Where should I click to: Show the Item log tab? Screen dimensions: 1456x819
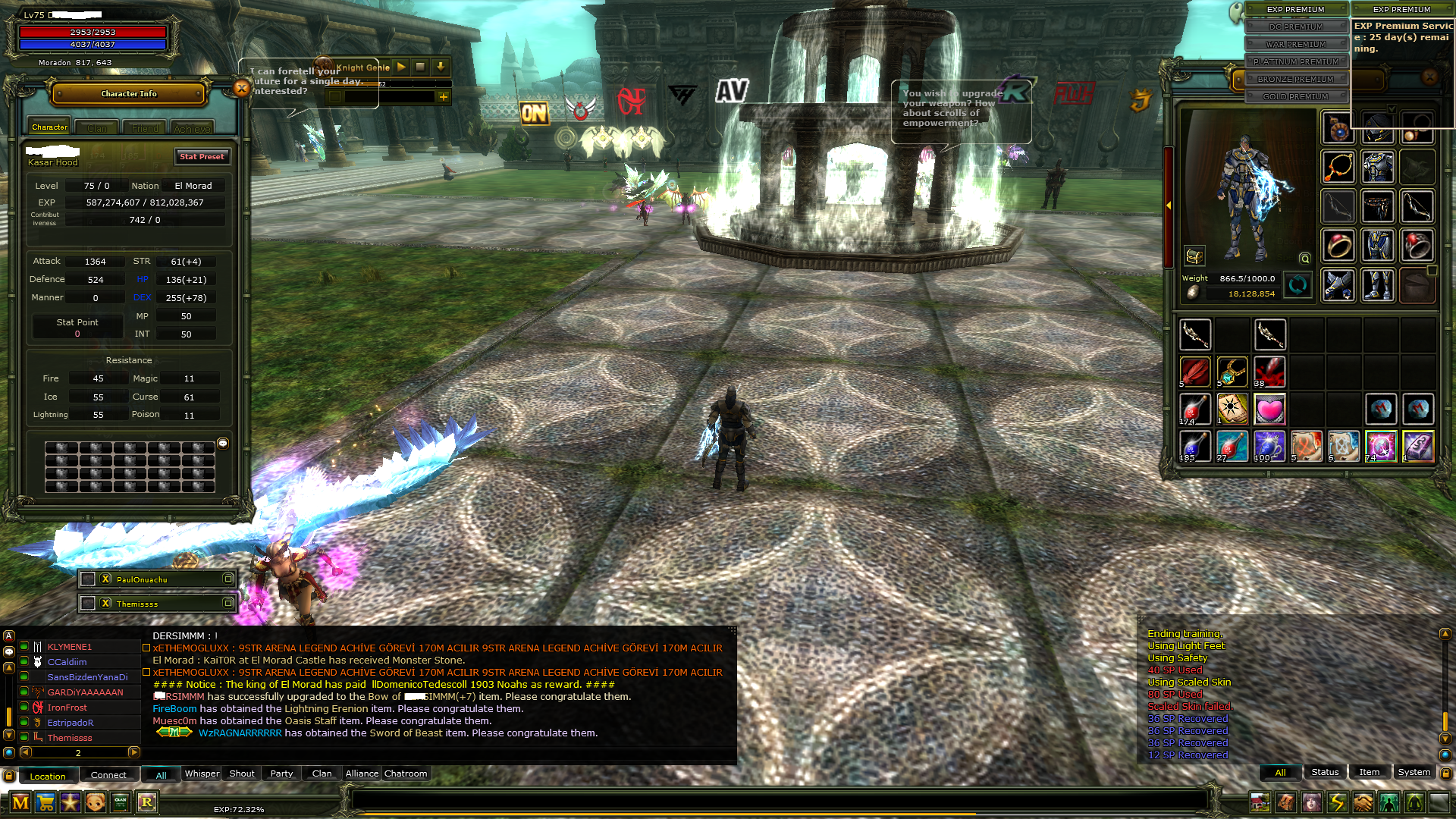1369,772
